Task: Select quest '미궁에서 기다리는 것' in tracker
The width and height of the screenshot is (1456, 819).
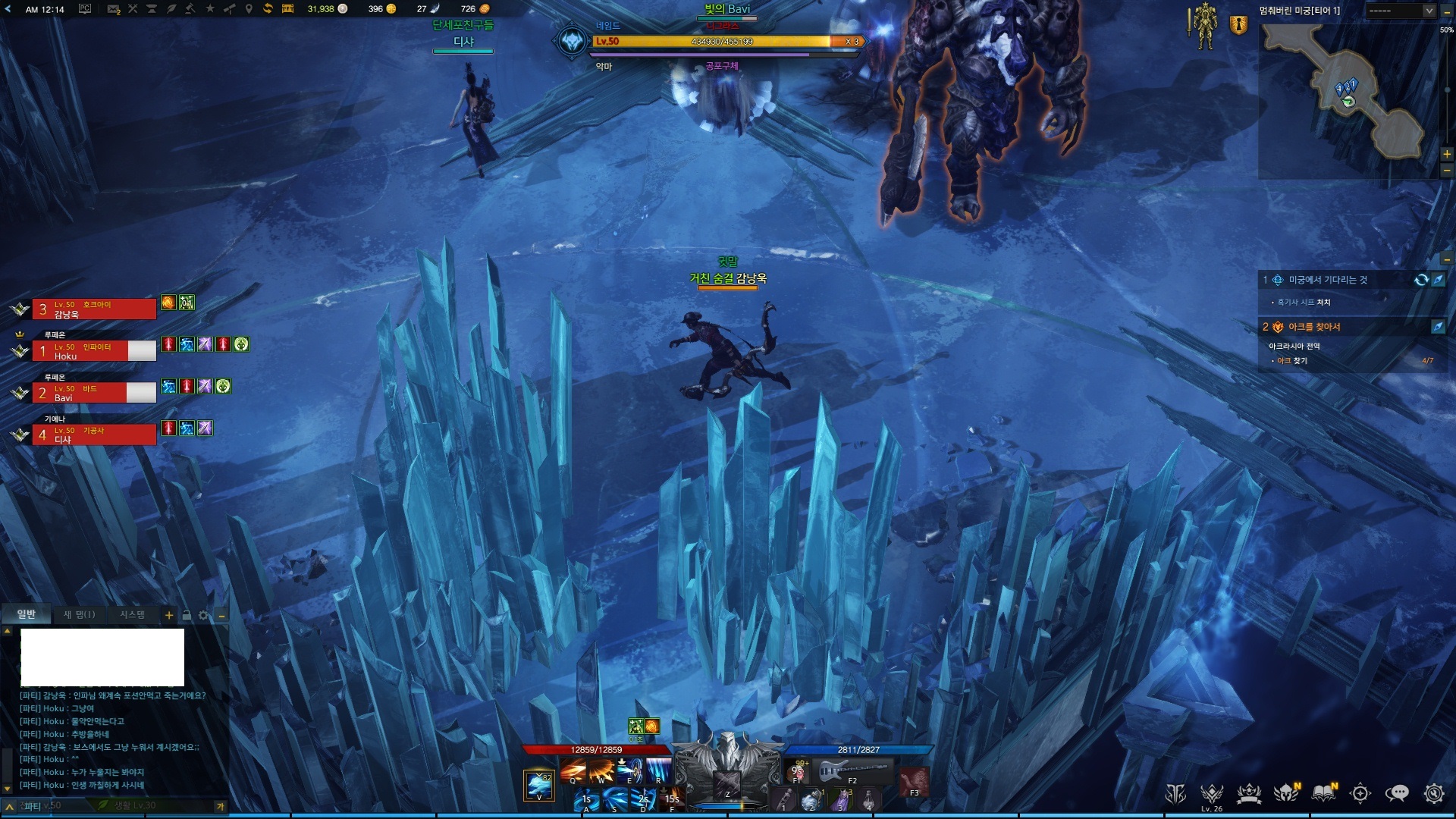Action: coord(1327,280)
